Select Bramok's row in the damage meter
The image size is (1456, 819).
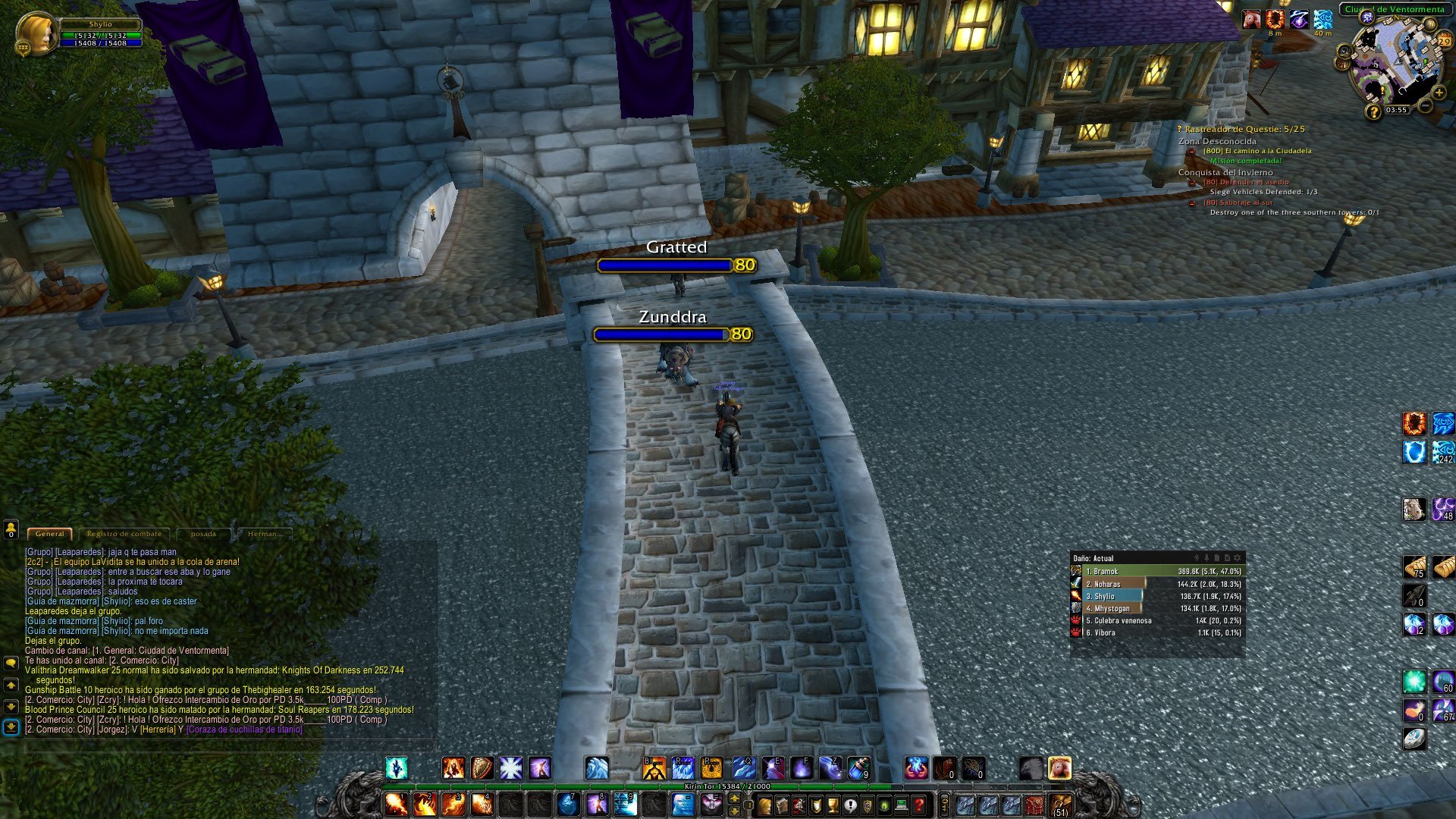(x=1157, y=571)
